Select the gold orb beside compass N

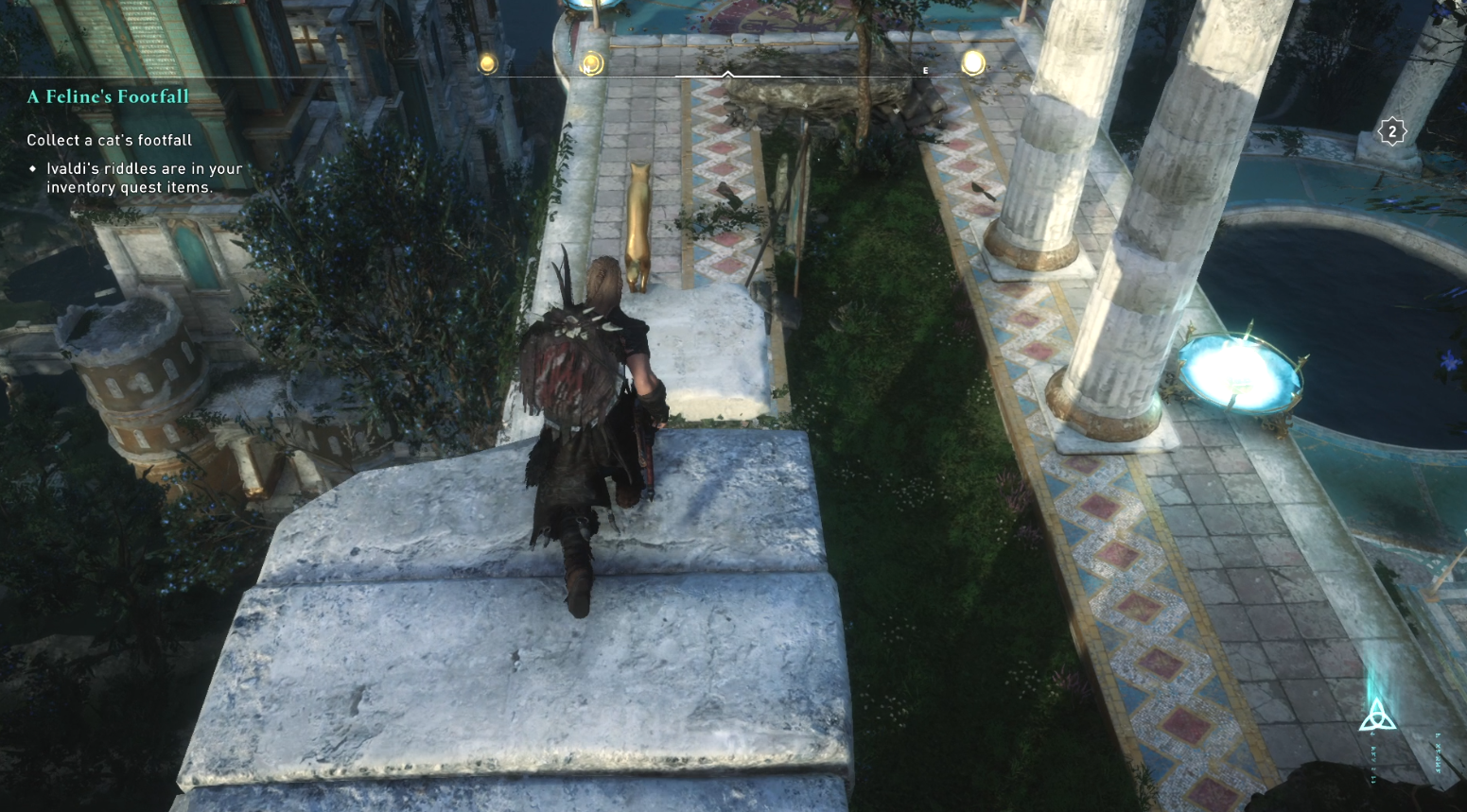(592, 64)
